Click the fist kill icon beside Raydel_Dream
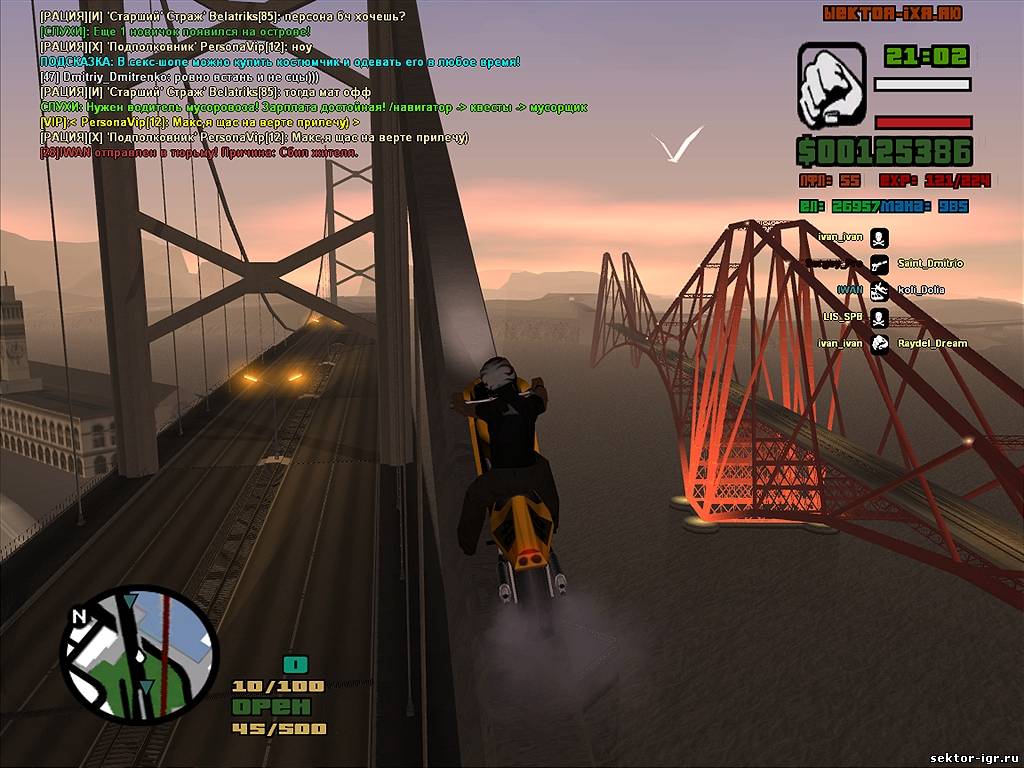The image size is (1024, 768). pos(879,344)
